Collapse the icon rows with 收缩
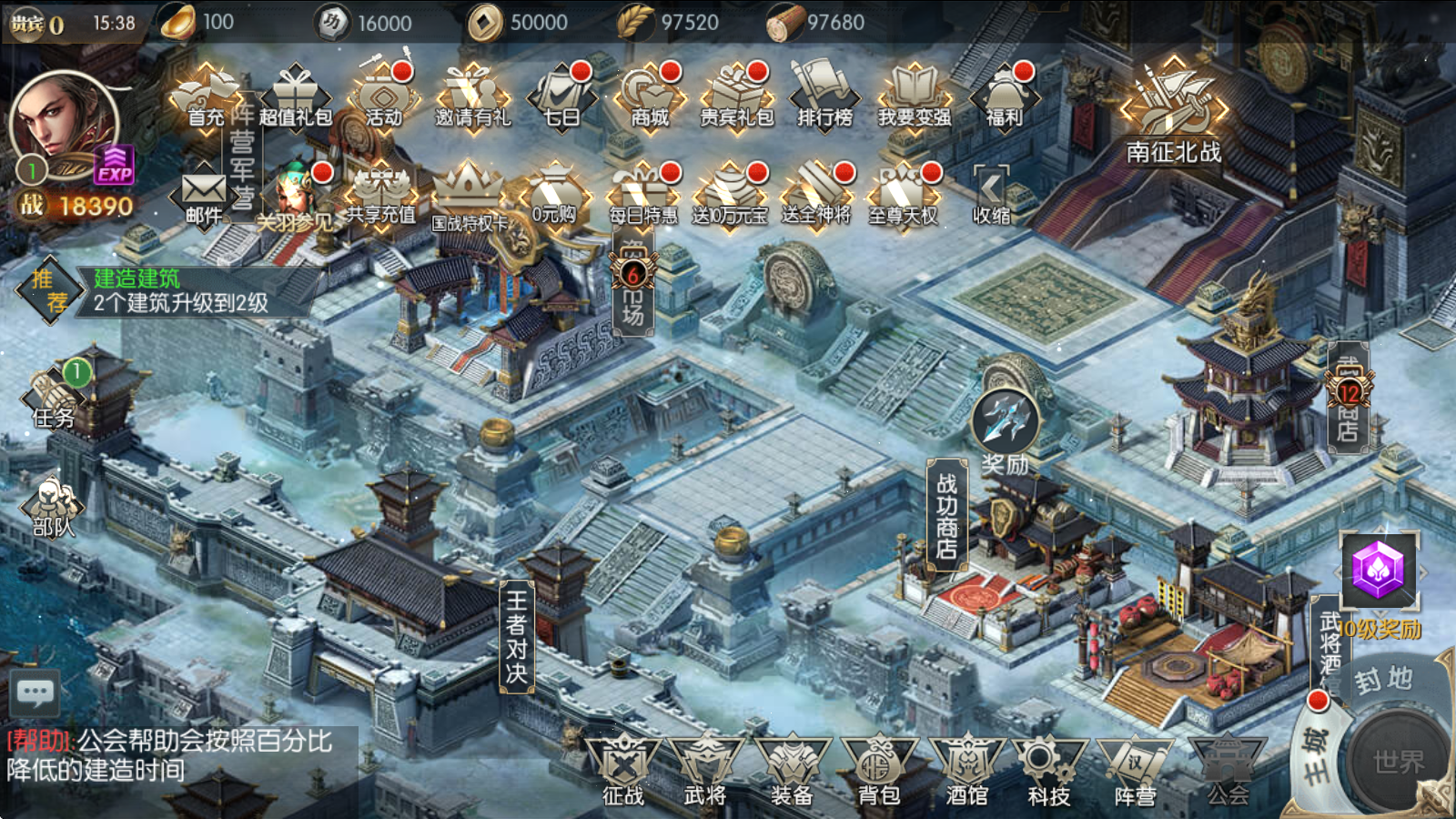 [991, 194]
